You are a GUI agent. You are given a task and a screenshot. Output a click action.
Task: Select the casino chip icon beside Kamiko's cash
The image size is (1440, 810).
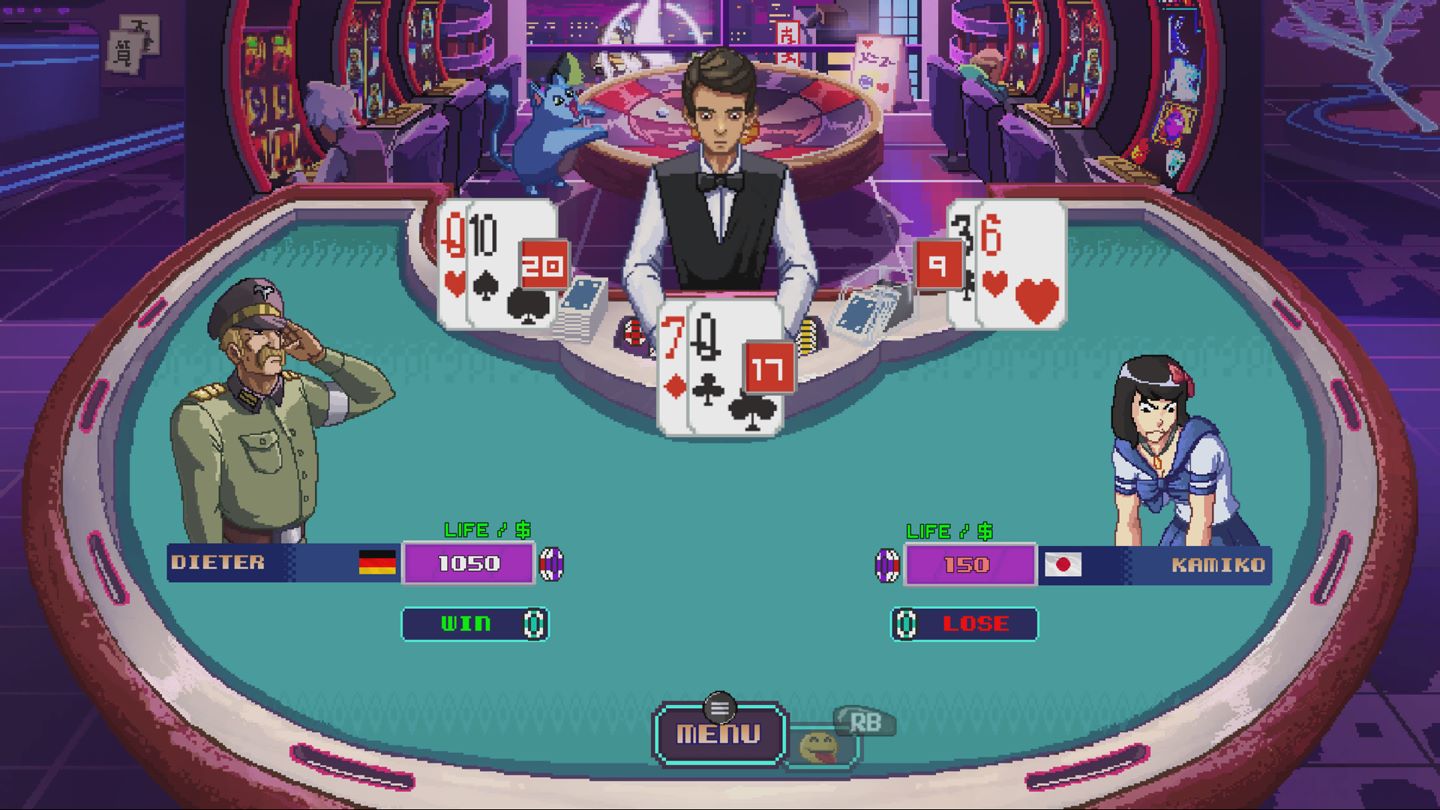[x=887, y=564]
